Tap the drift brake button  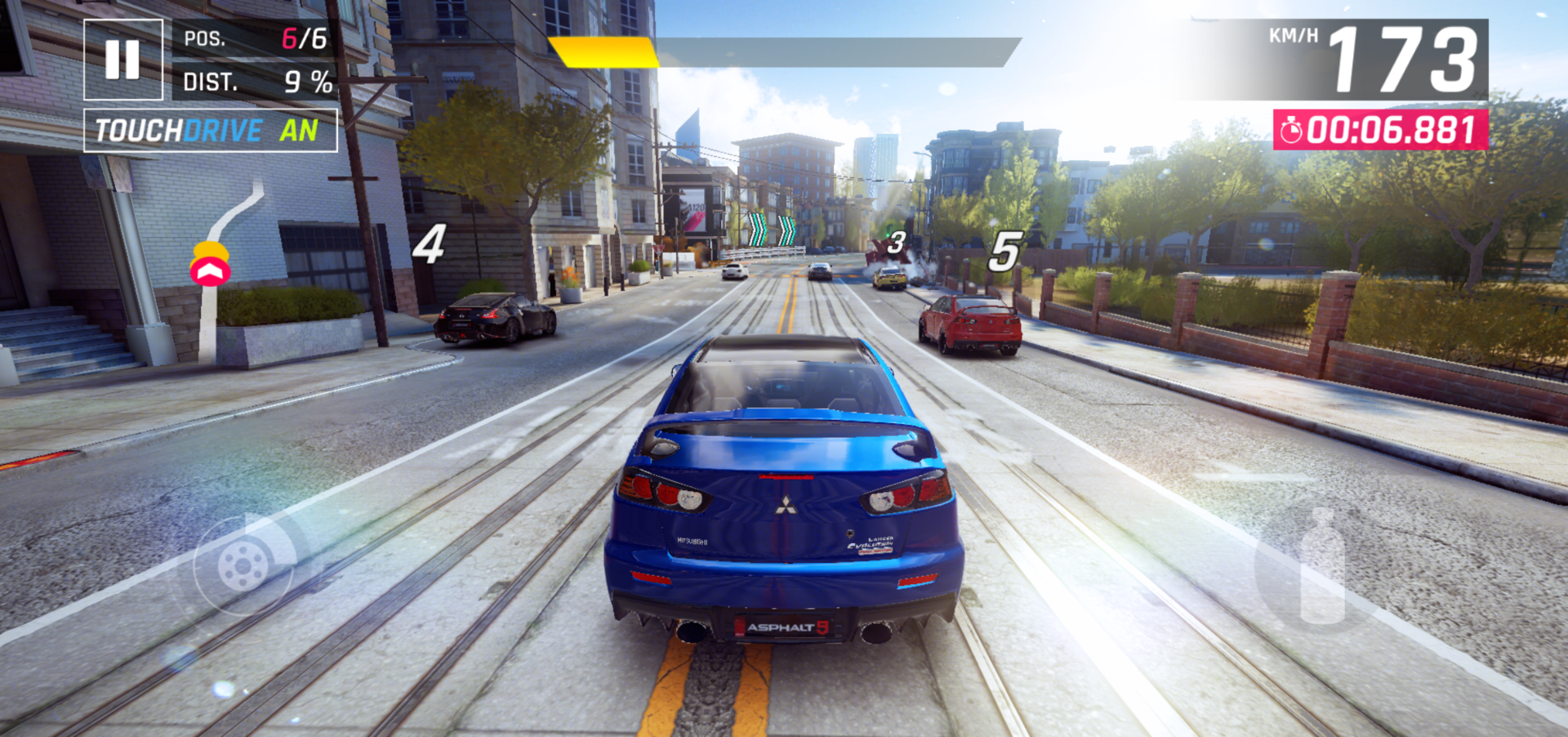tap(243, 564)
